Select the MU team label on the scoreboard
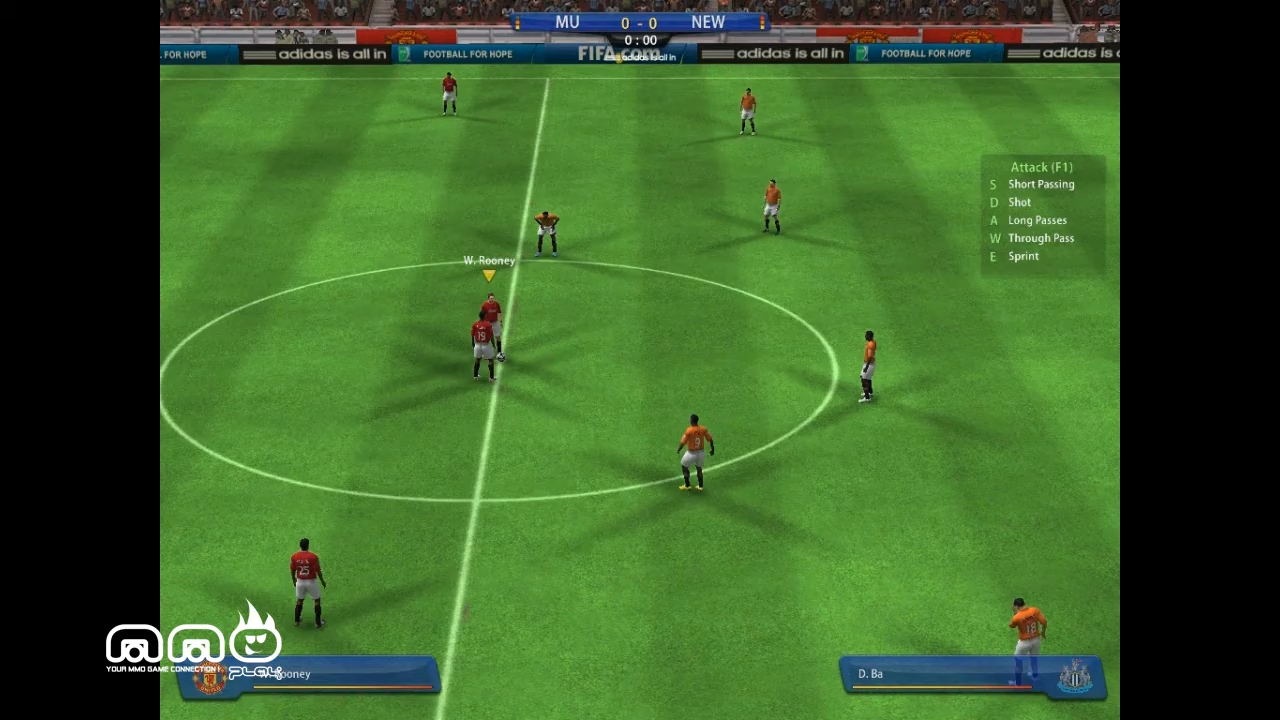Image resolution: width=1280 pixels, height=720 pixels. [567, 22]
